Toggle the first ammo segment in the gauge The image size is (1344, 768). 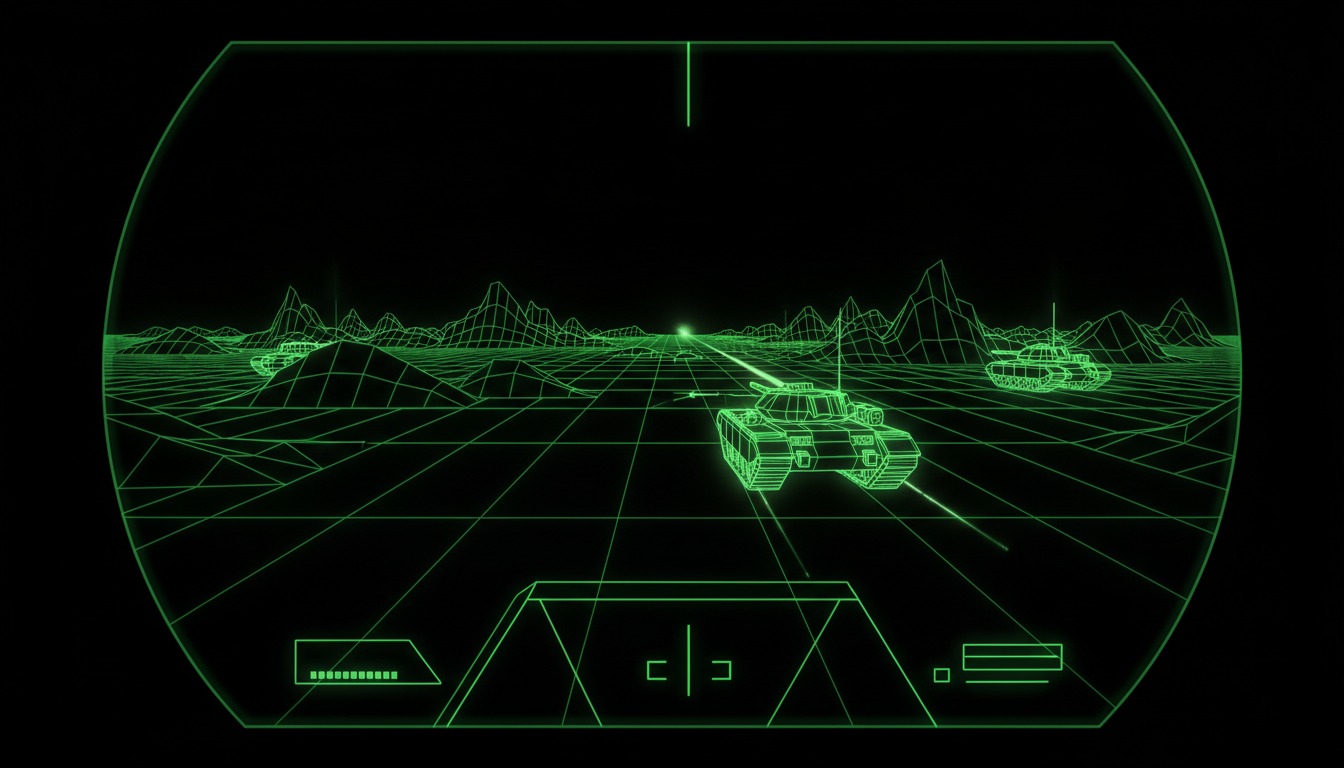(313, 675)
